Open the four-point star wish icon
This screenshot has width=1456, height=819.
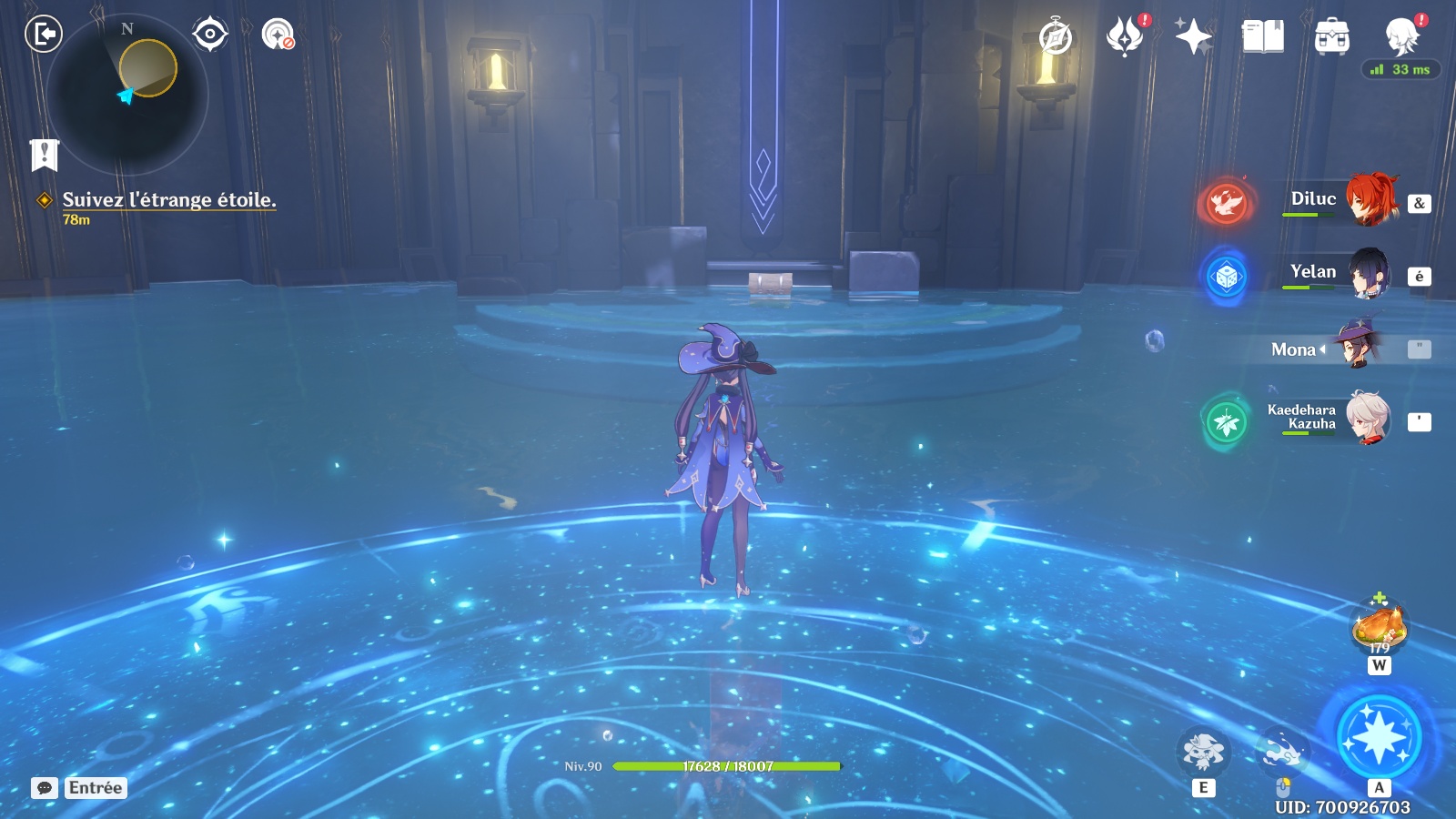[1193, 36]
